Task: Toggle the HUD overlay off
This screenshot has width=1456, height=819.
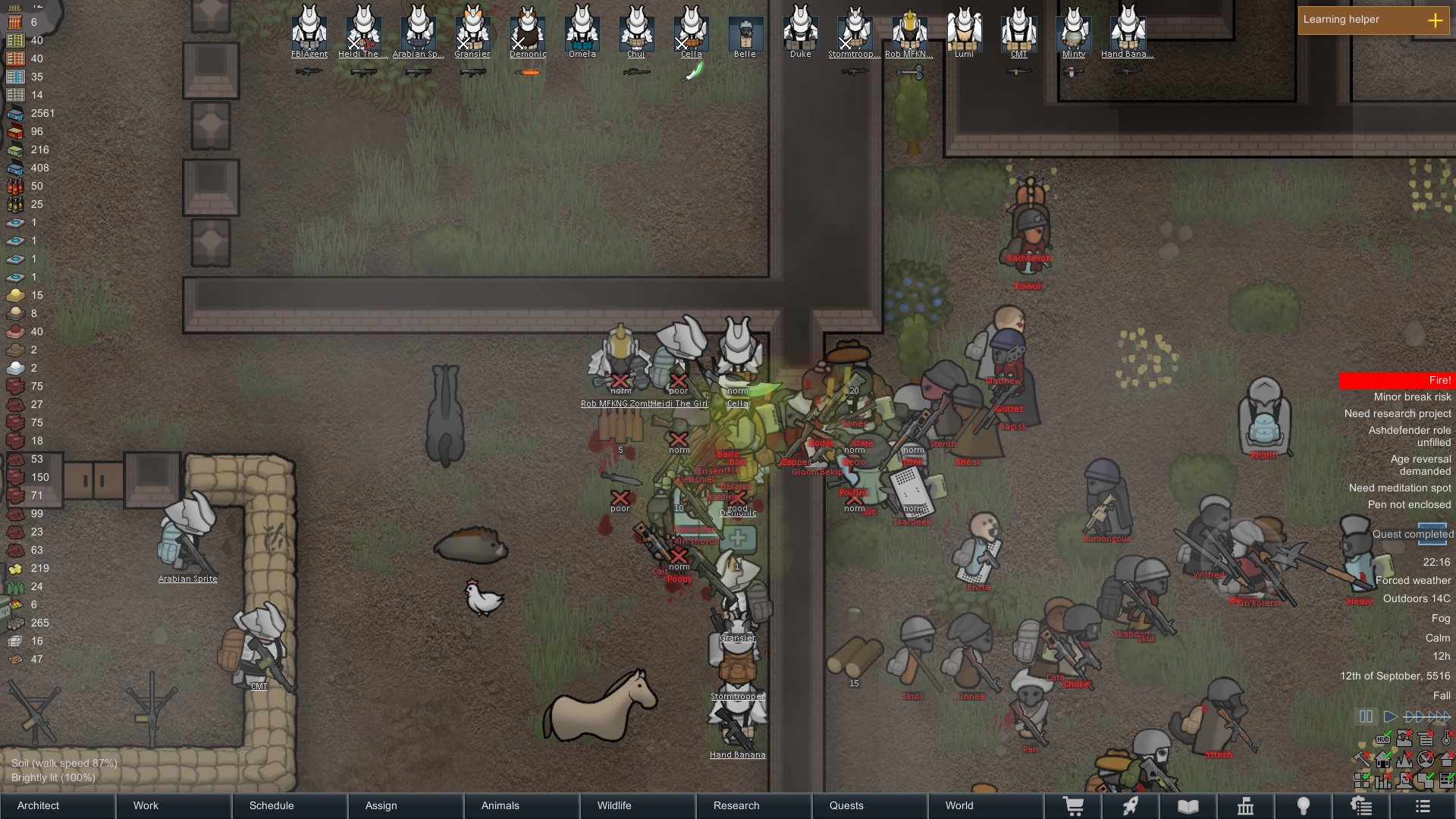Action: 1383,739
